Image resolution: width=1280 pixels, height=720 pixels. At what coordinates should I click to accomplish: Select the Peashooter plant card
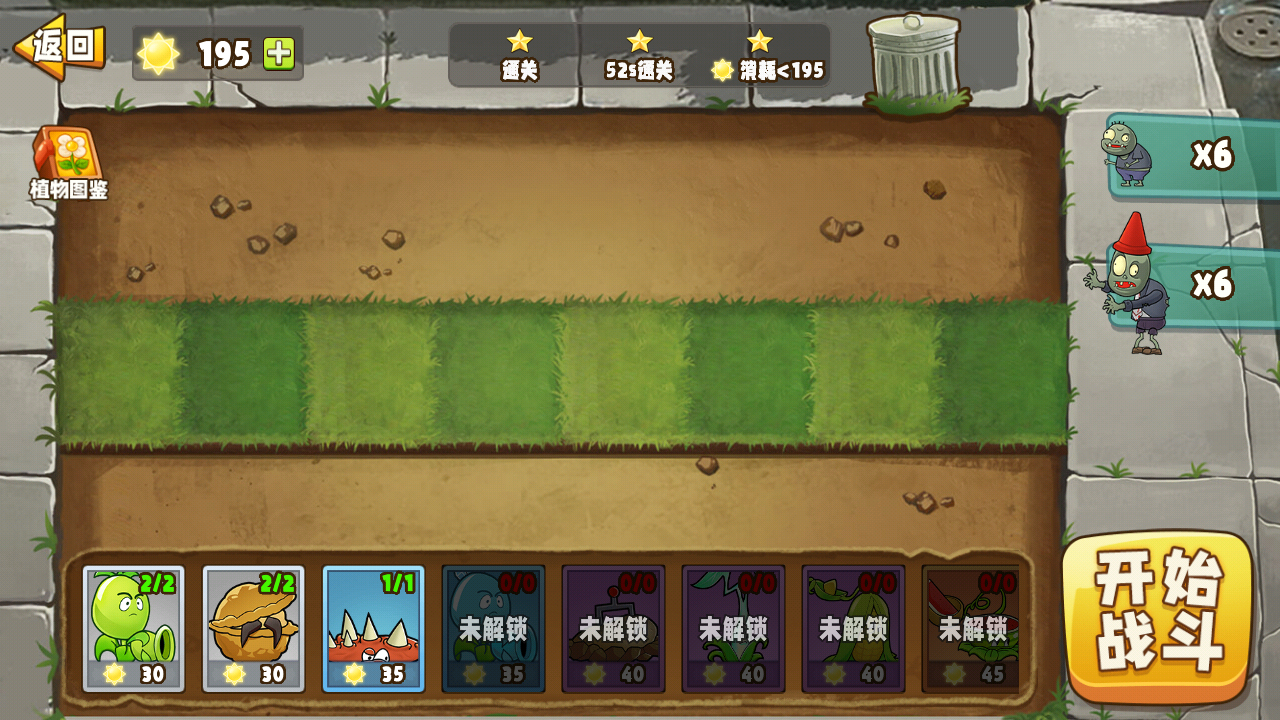pos(134,629)
